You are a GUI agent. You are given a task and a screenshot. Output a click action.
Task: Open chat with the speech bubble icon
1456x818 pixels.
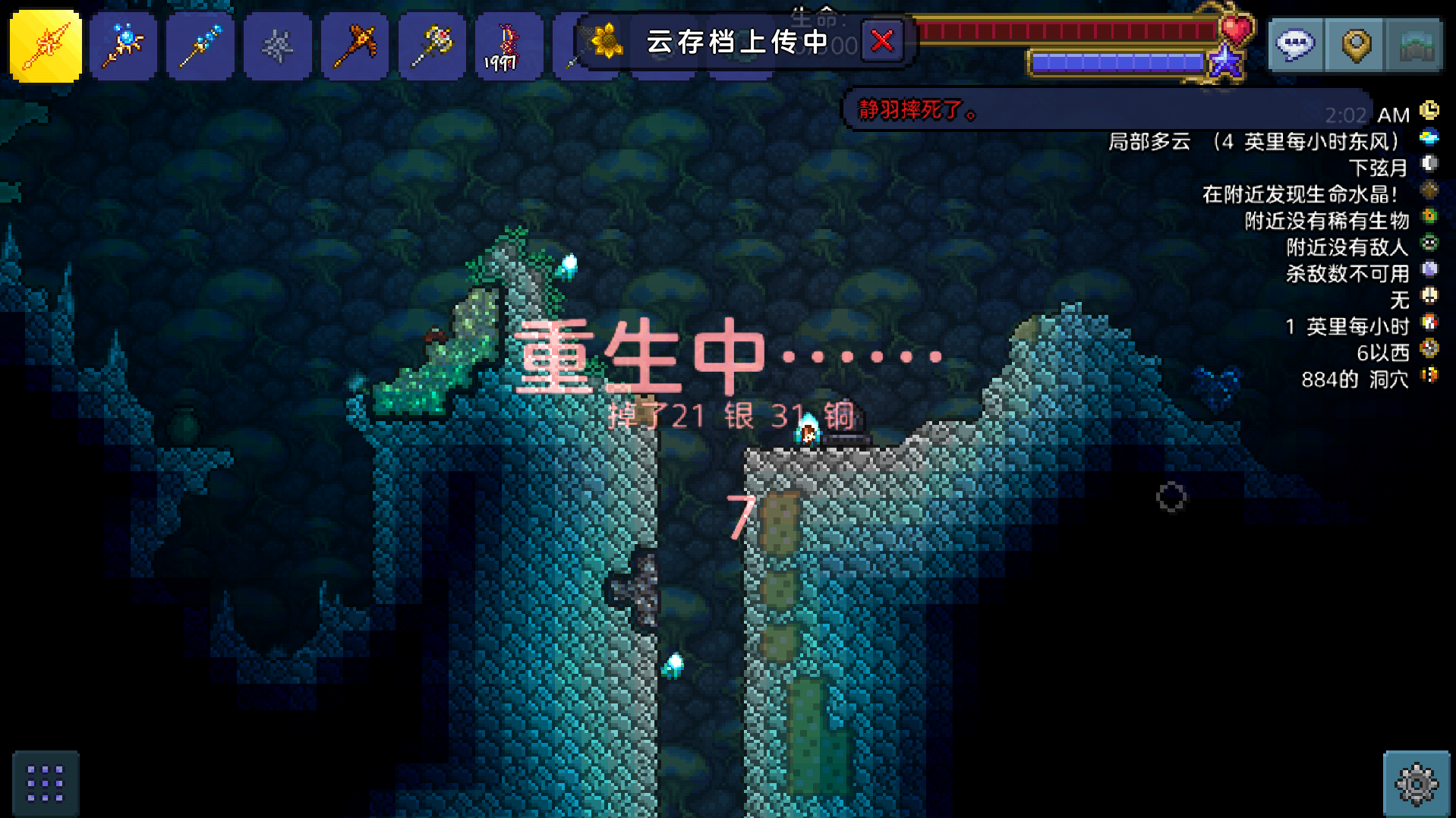[x=1294, y=46]
